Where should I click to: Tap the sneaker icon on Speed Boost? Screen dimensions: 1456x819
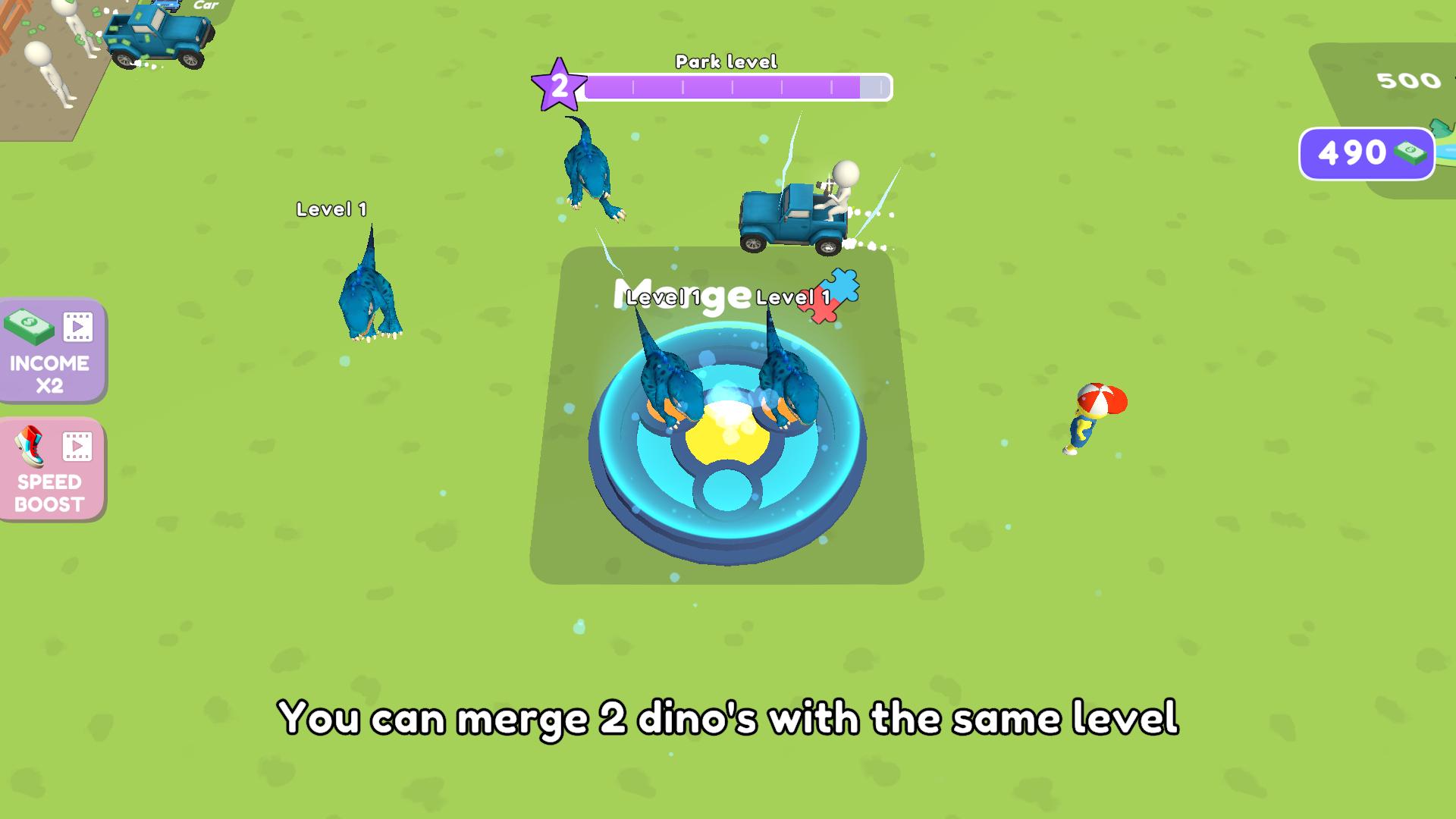click(x=29, y=446)
